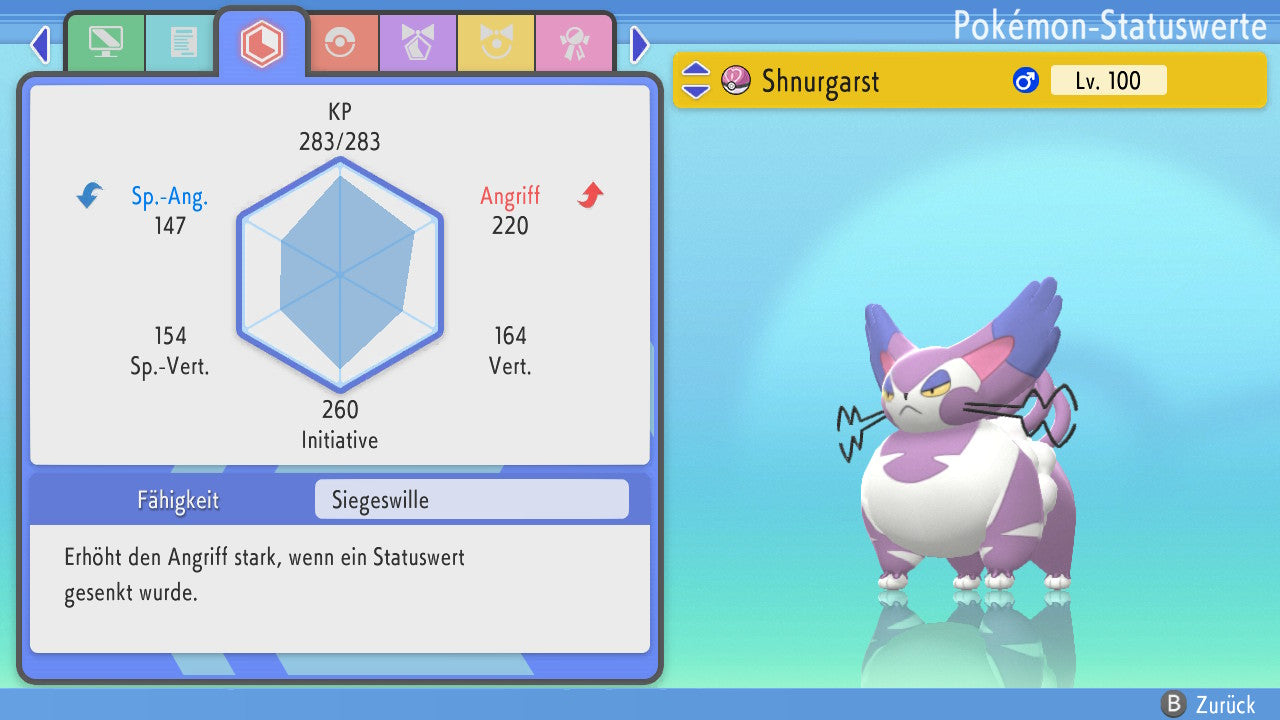Open the pink ribbon medal tab
1280x720 pixels.
574,43
